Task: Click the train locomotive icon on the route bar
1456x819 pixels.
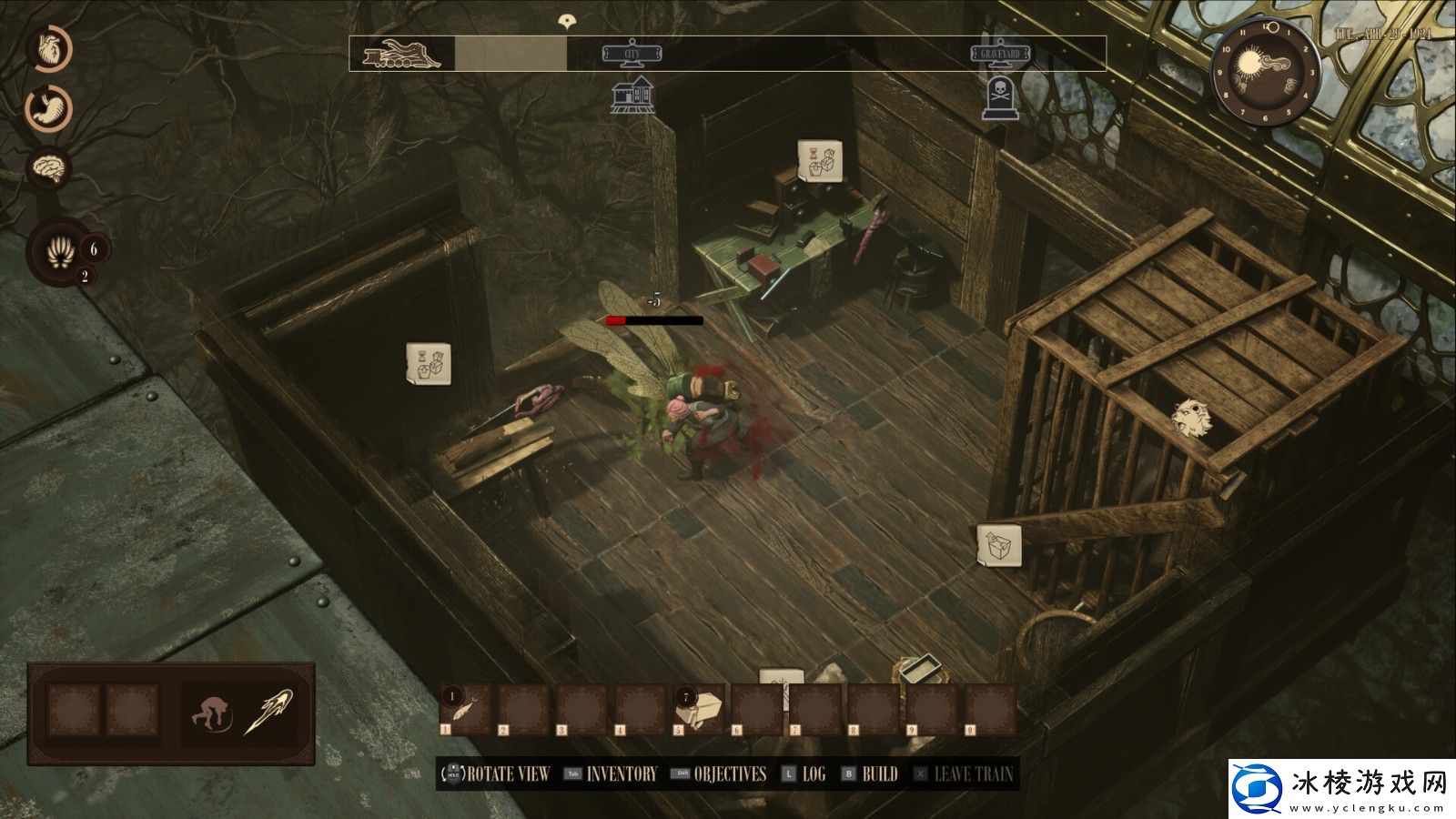Action: [x=401, y=55]
